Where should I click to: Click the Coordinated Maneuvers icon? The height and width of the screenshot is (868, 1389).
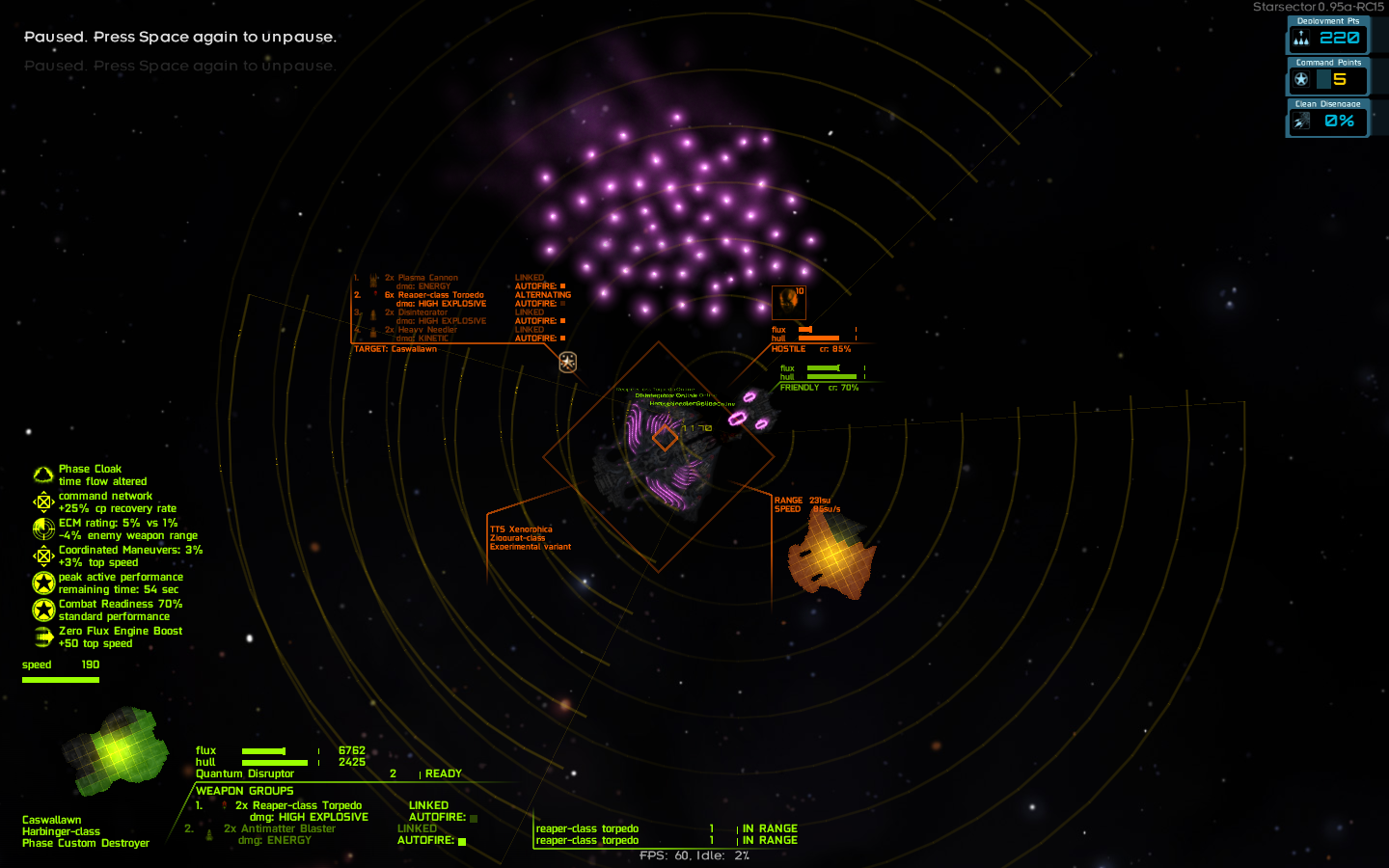click(x=43, y=556)
